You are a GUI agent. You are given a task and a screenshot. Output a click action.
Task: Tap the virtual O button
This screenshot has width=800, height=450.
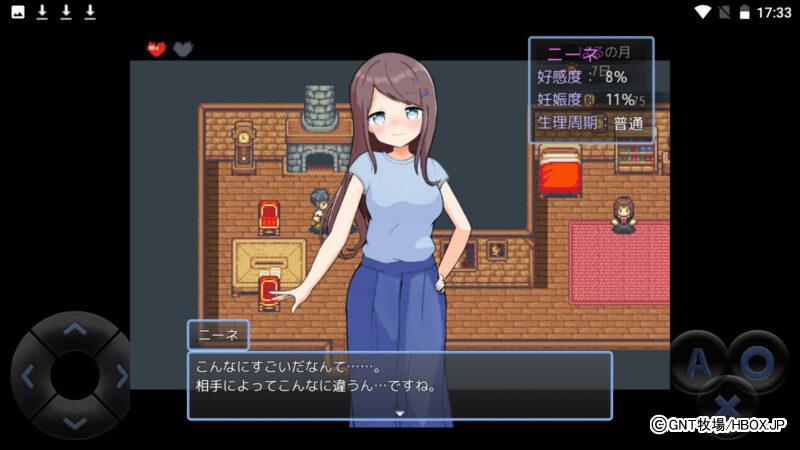click(x=759, y=361)
